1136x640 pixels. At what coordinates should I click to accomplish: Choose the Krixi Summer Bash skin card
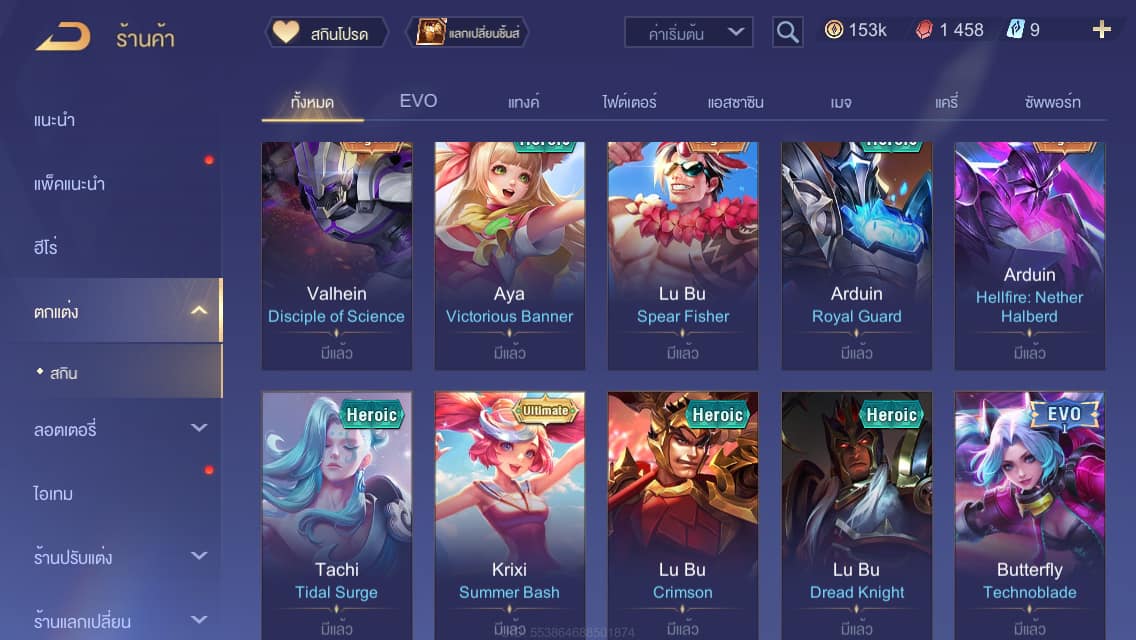click(509, 510)
